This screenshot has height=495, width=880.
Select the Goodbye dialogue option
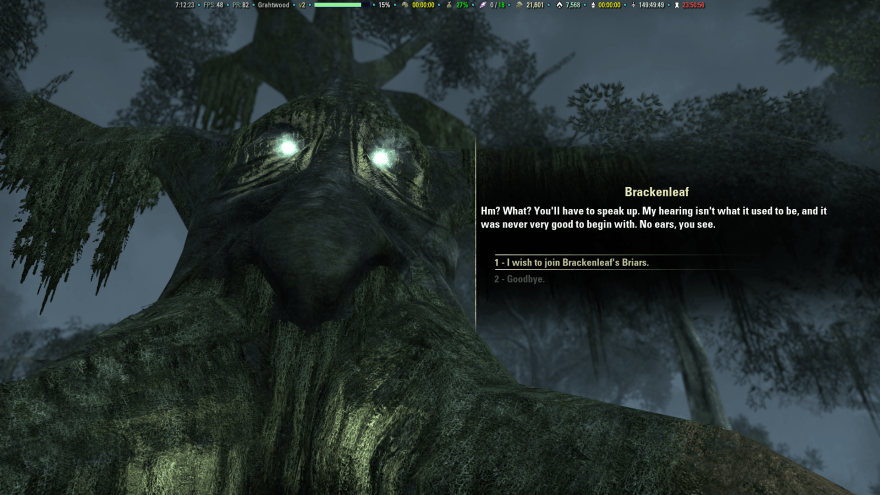click(519, 279)
